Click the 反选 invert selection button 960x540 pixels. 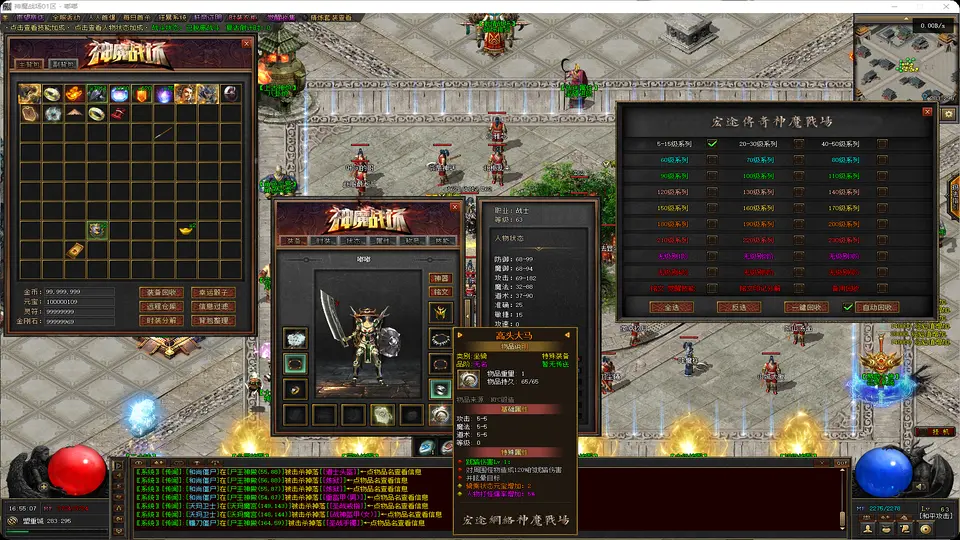[x=741, y=307]
